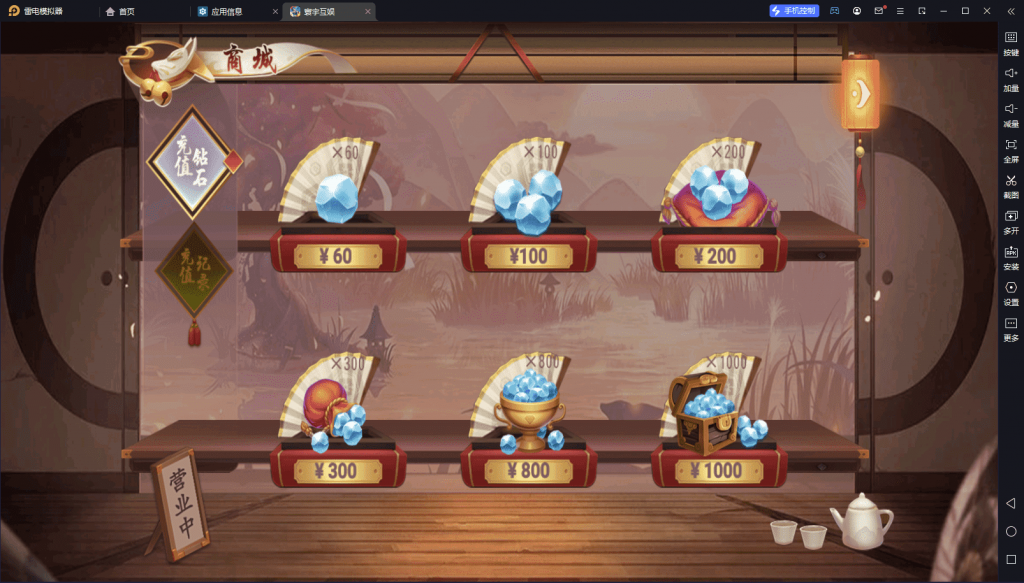Take a screenshot with 截图 tool
The width and height of the screenshot is (1024, 583).
click(1010, 185)
